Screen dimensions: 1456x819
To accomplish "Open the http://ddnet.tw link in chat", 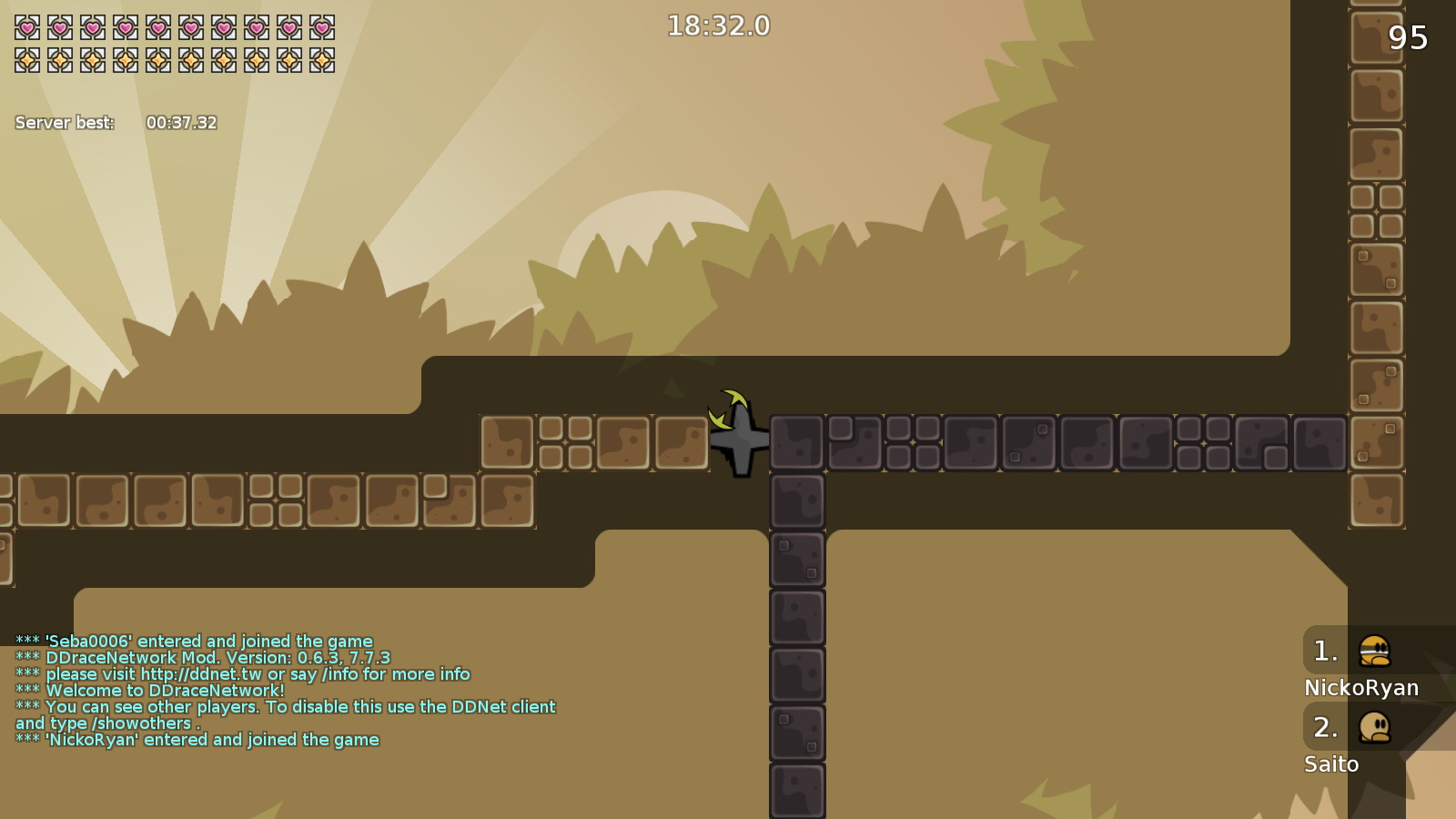I will pos(202,673).
